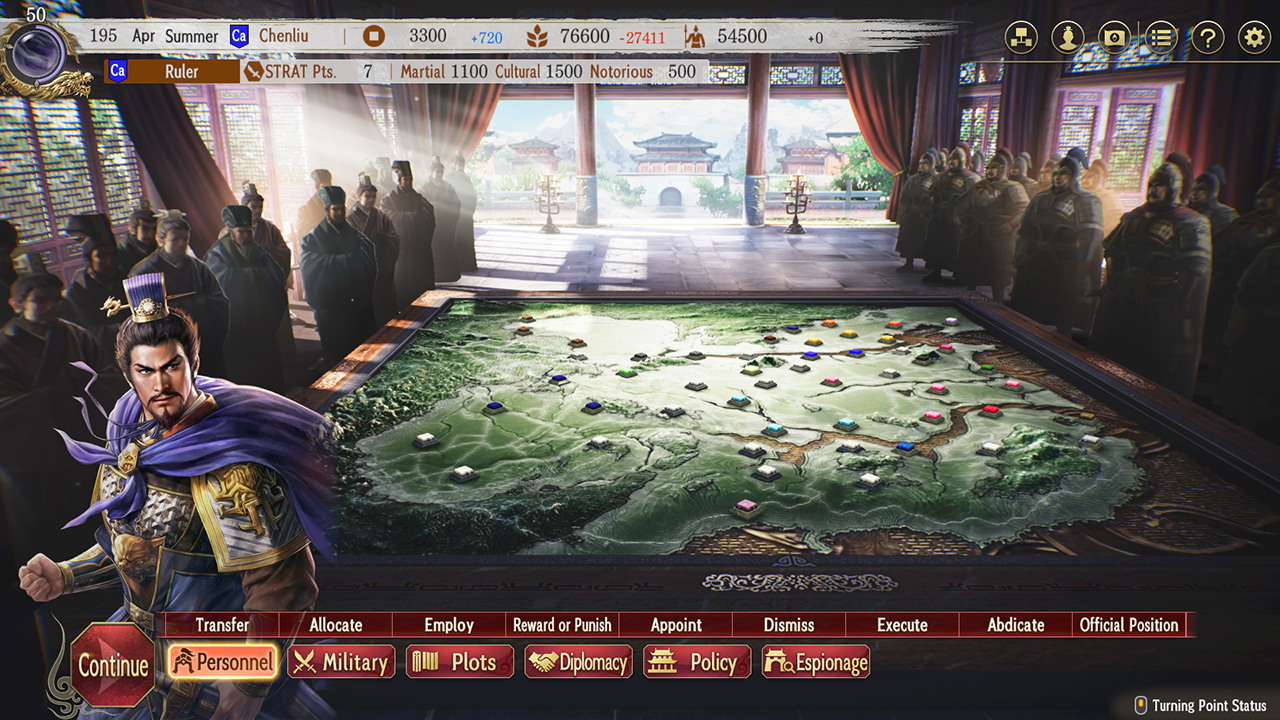Open the Military command menu
Viewport: 1280px width, 720px height.
[342, 661]
